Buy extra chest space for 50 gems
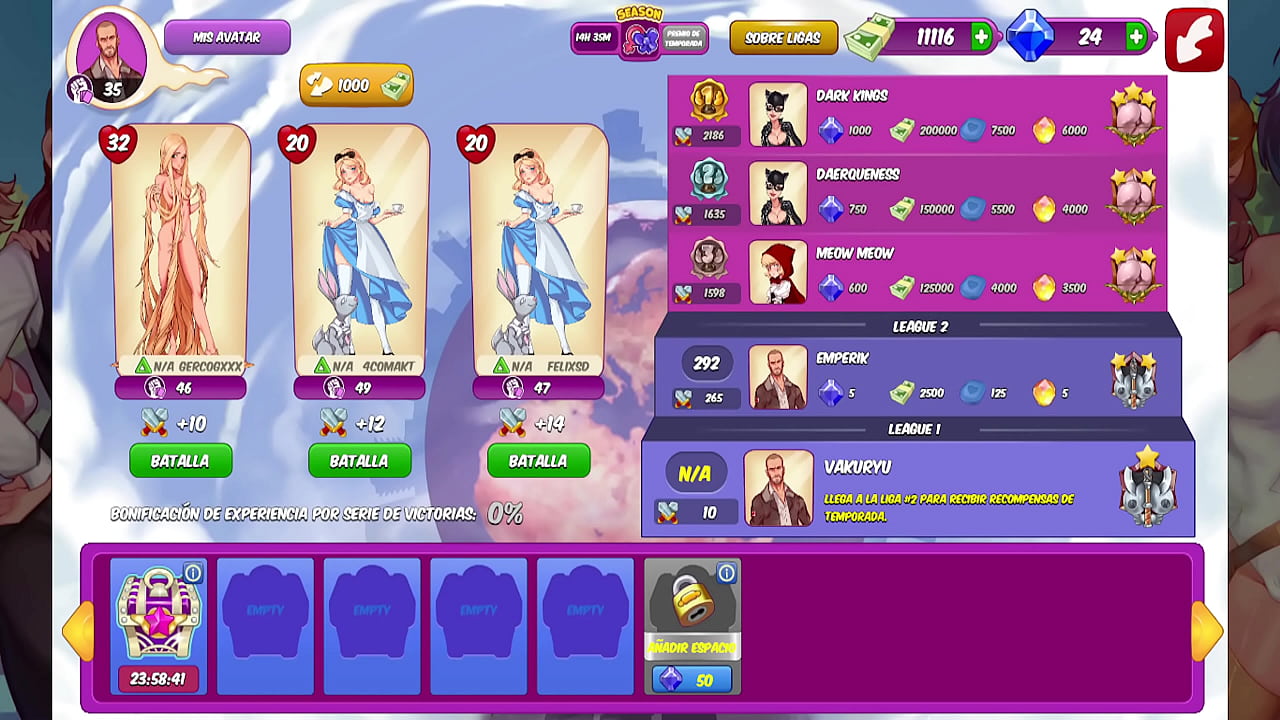 coord(692,680)
